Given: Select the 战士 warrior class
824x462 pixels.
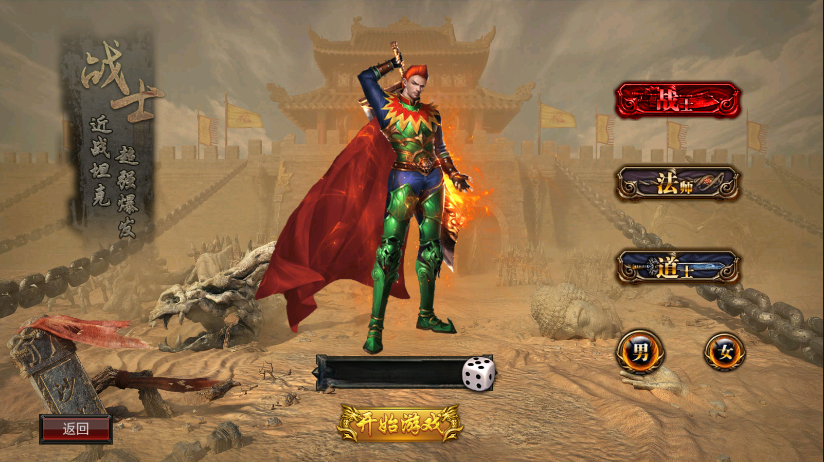Looking at the screenshot, I should [x=678, y=100].
